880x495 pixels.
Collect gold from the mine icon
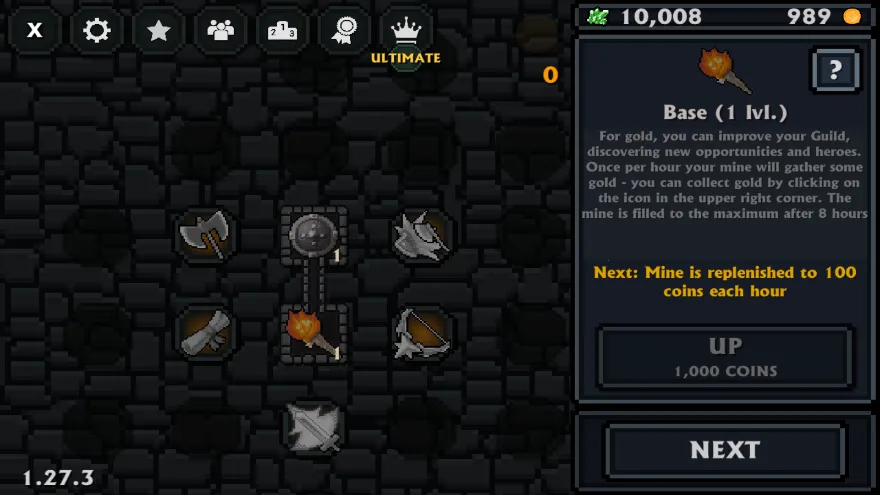(x=538, y=34)
